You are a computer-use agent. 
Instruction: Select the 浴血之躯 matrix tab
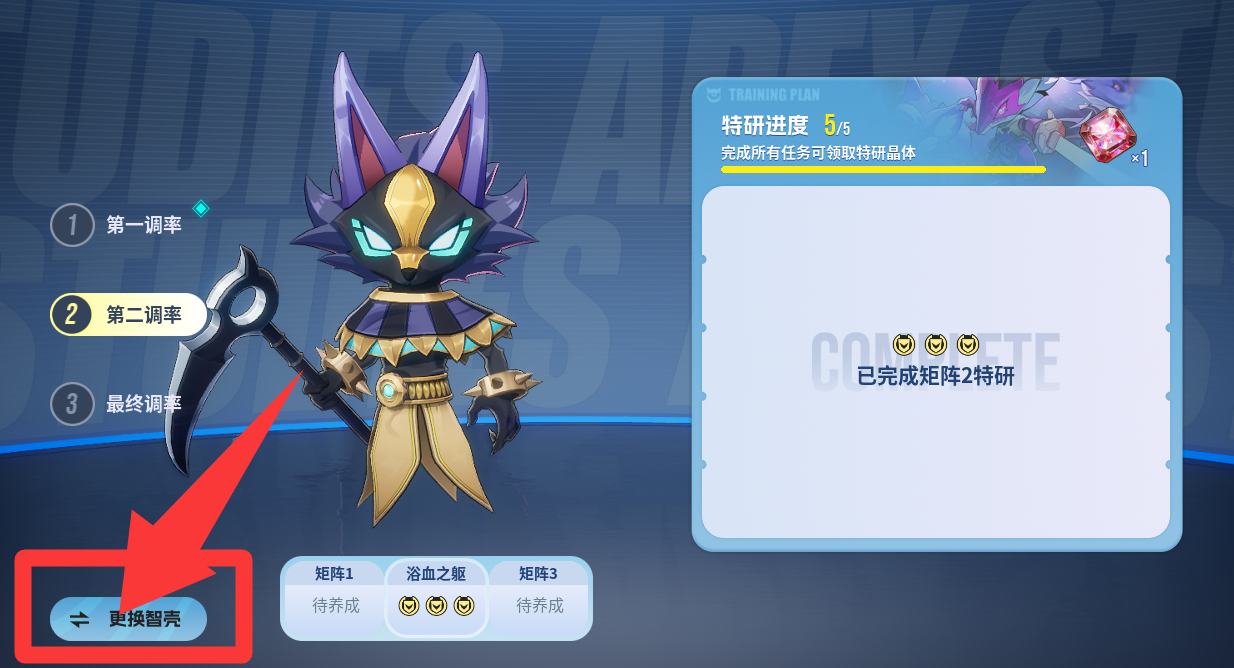click(436, 595)
